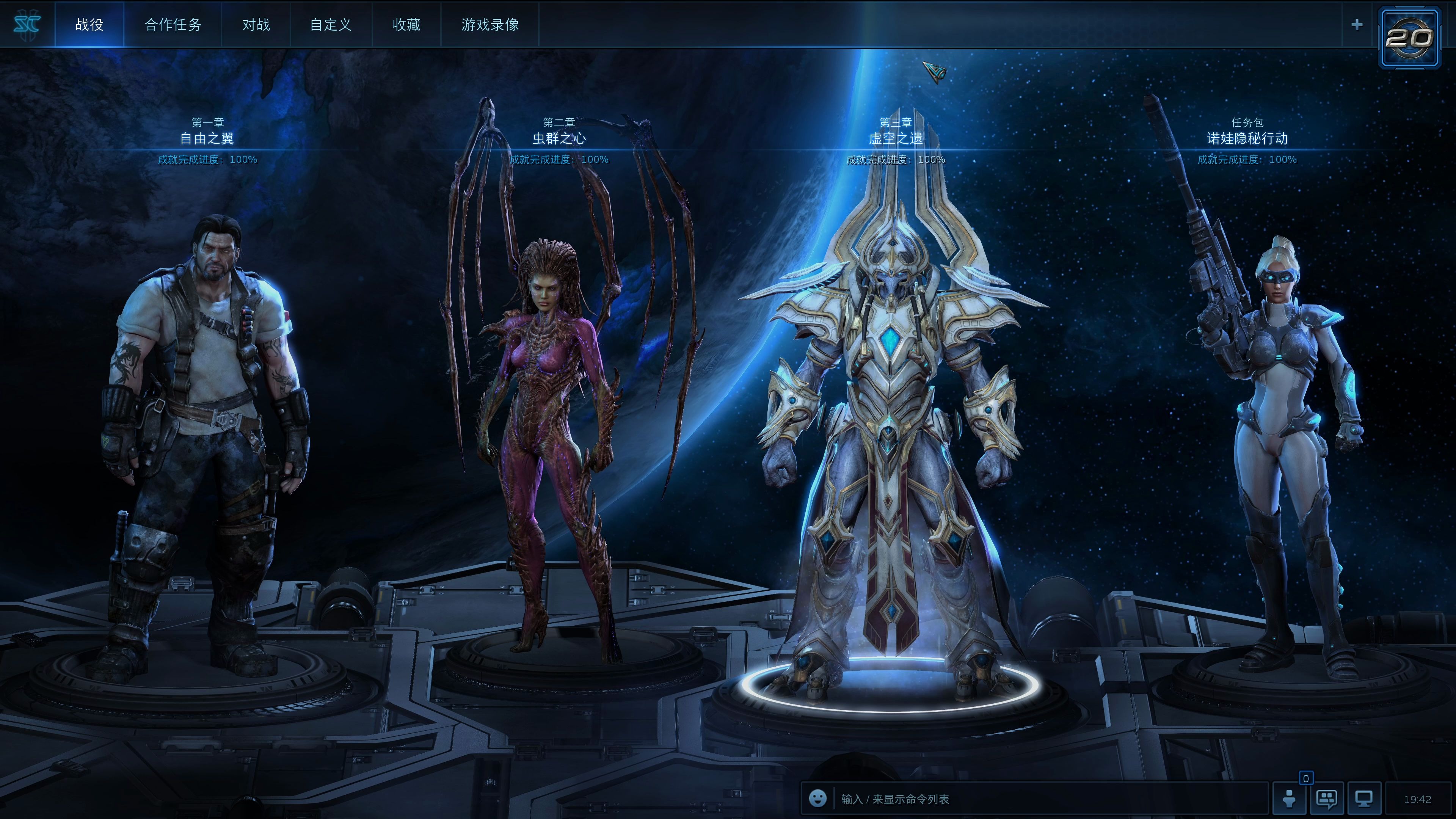Open the player profile portrait showing 20
Screen dimensions: 1456x819
pos(1409,38)
